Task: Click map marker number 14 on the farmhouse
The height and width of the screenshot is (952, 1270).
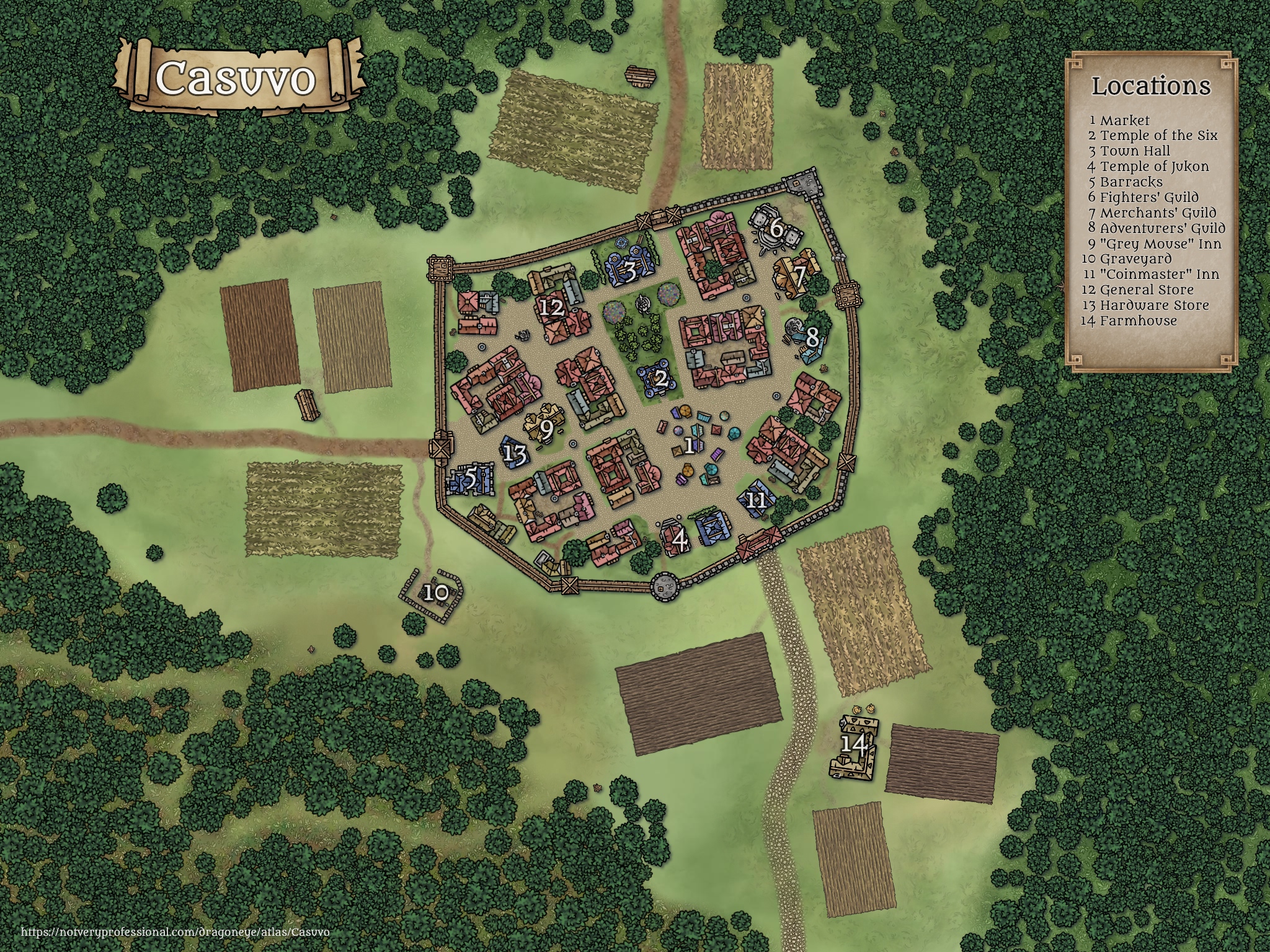Action: coord(853,744)
